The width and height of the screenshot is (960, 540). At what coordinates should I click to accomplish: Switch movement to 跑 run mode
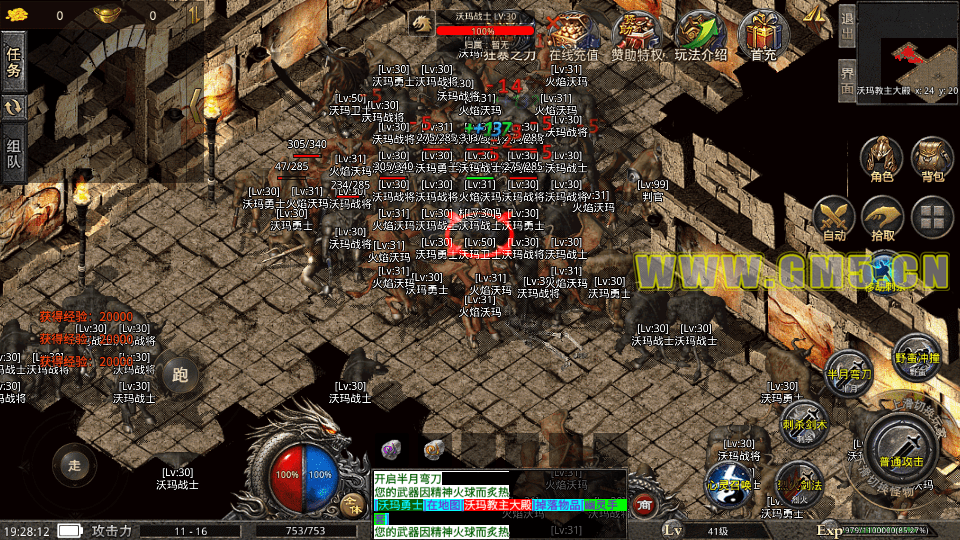[180, 375]
